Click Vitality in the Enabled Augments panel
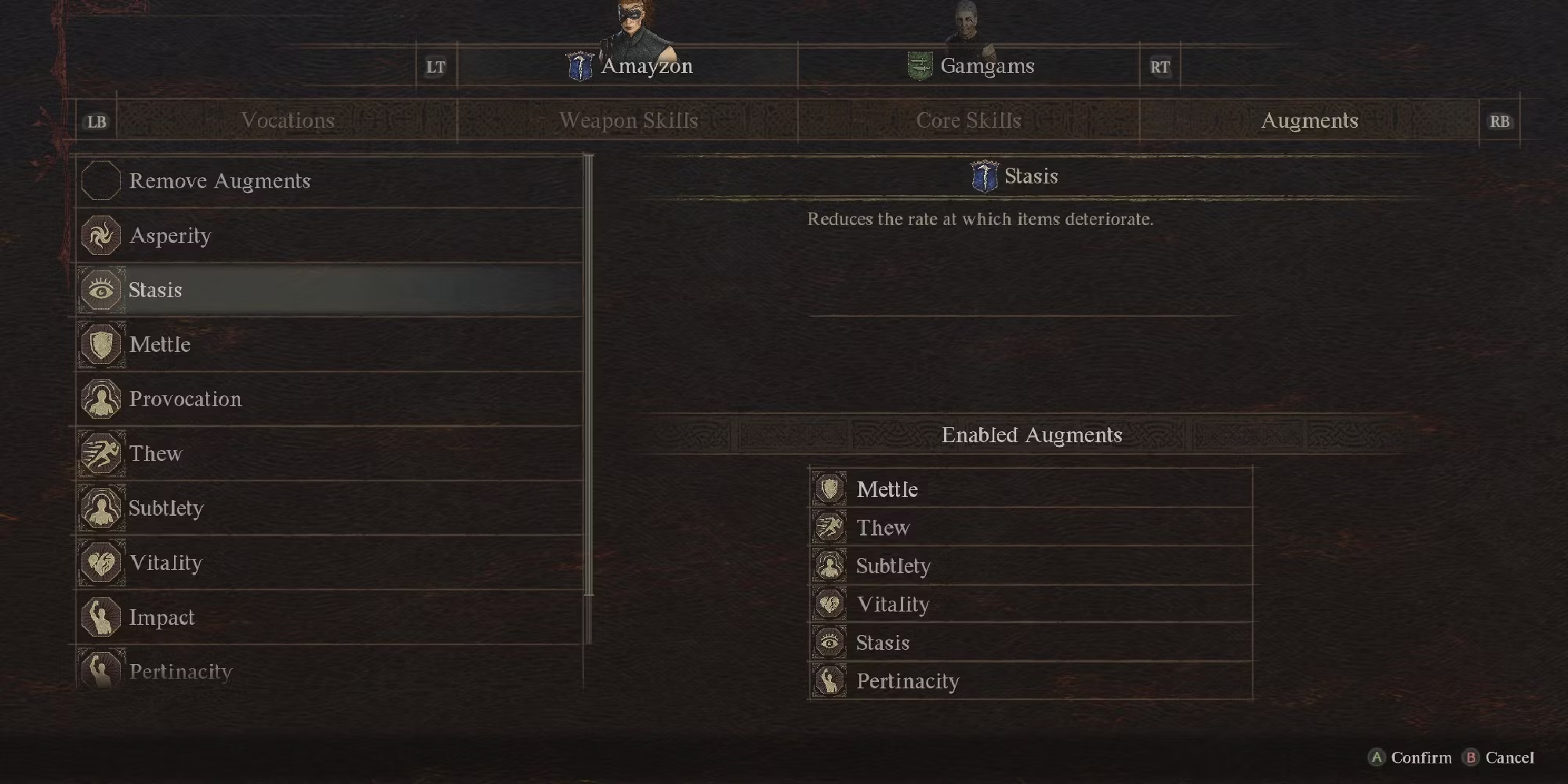 1030,604
